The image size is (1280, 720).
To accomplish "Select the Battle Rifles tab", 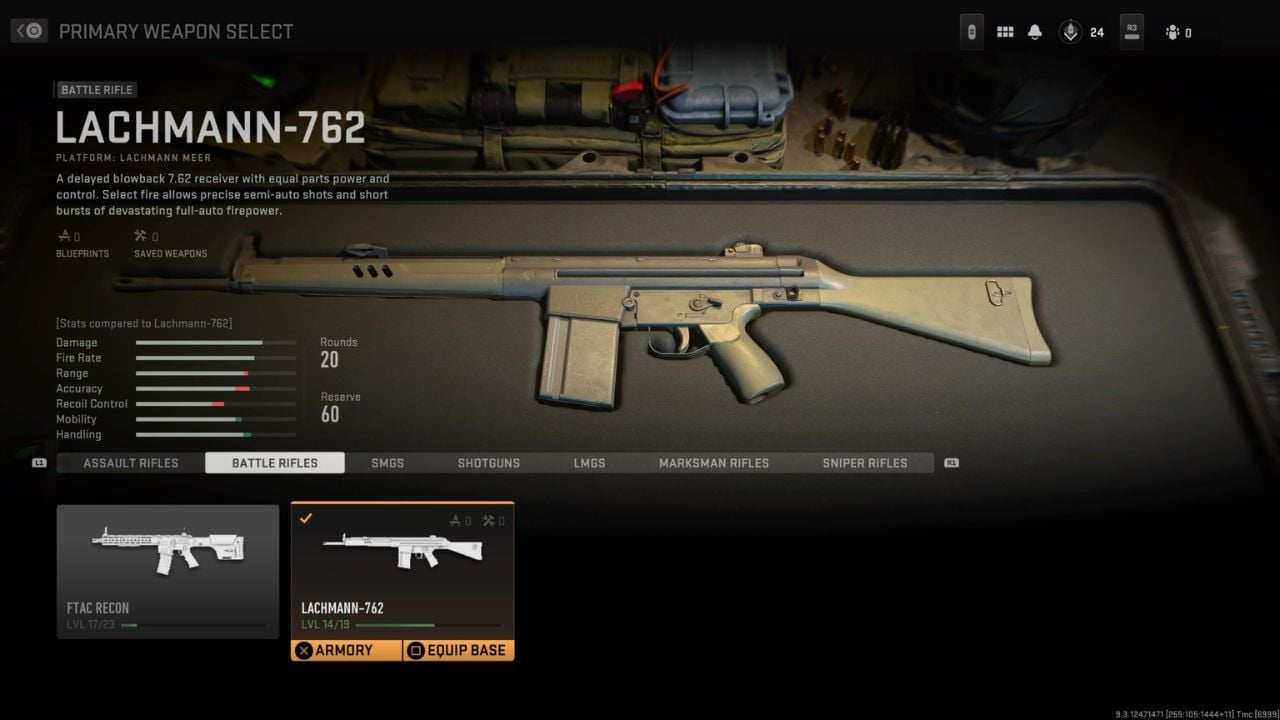I will pyautogui.click(x=275, y=463).
